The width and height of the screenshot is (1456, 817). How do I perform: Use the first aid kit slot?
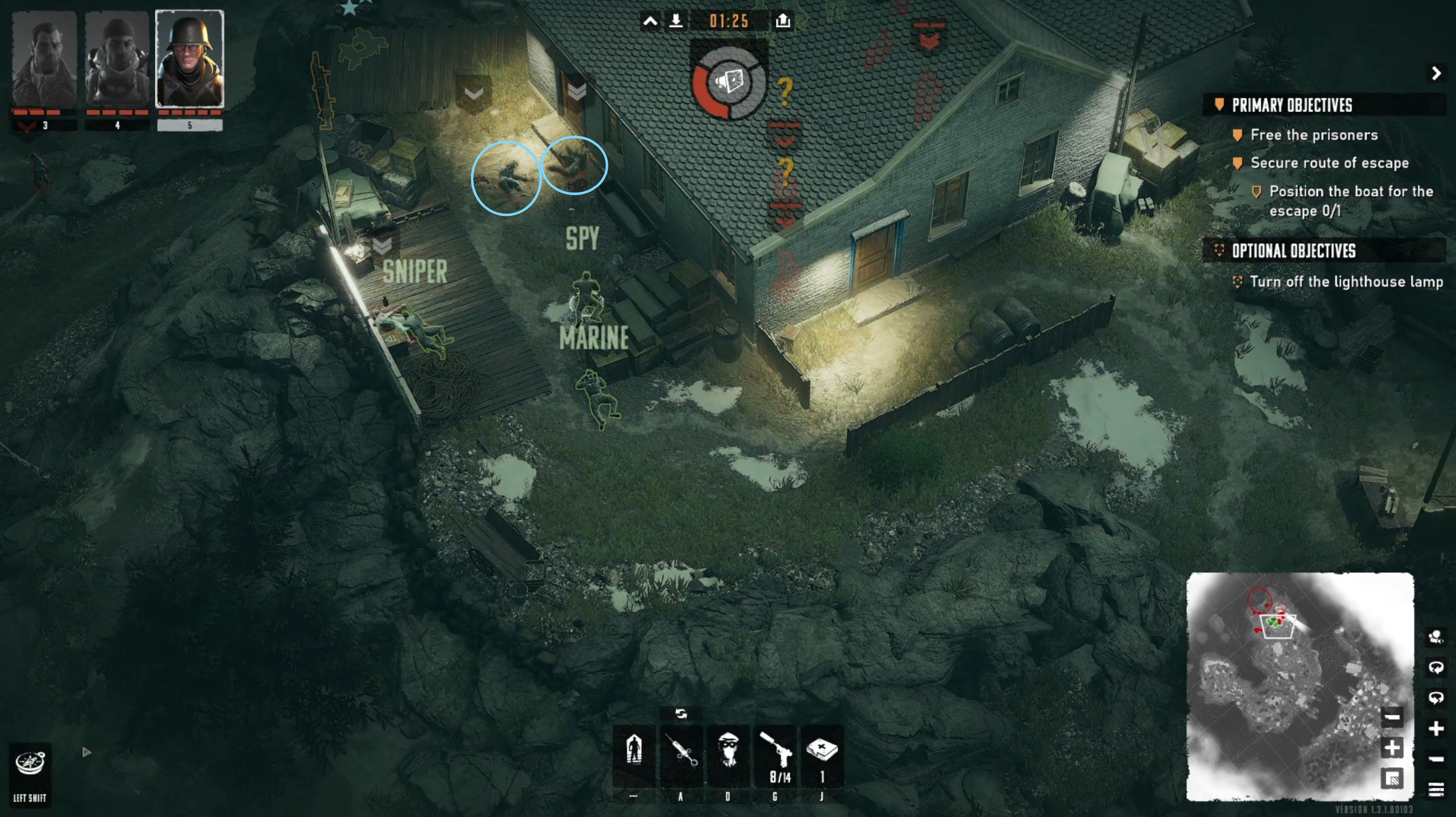coord(822,752)
